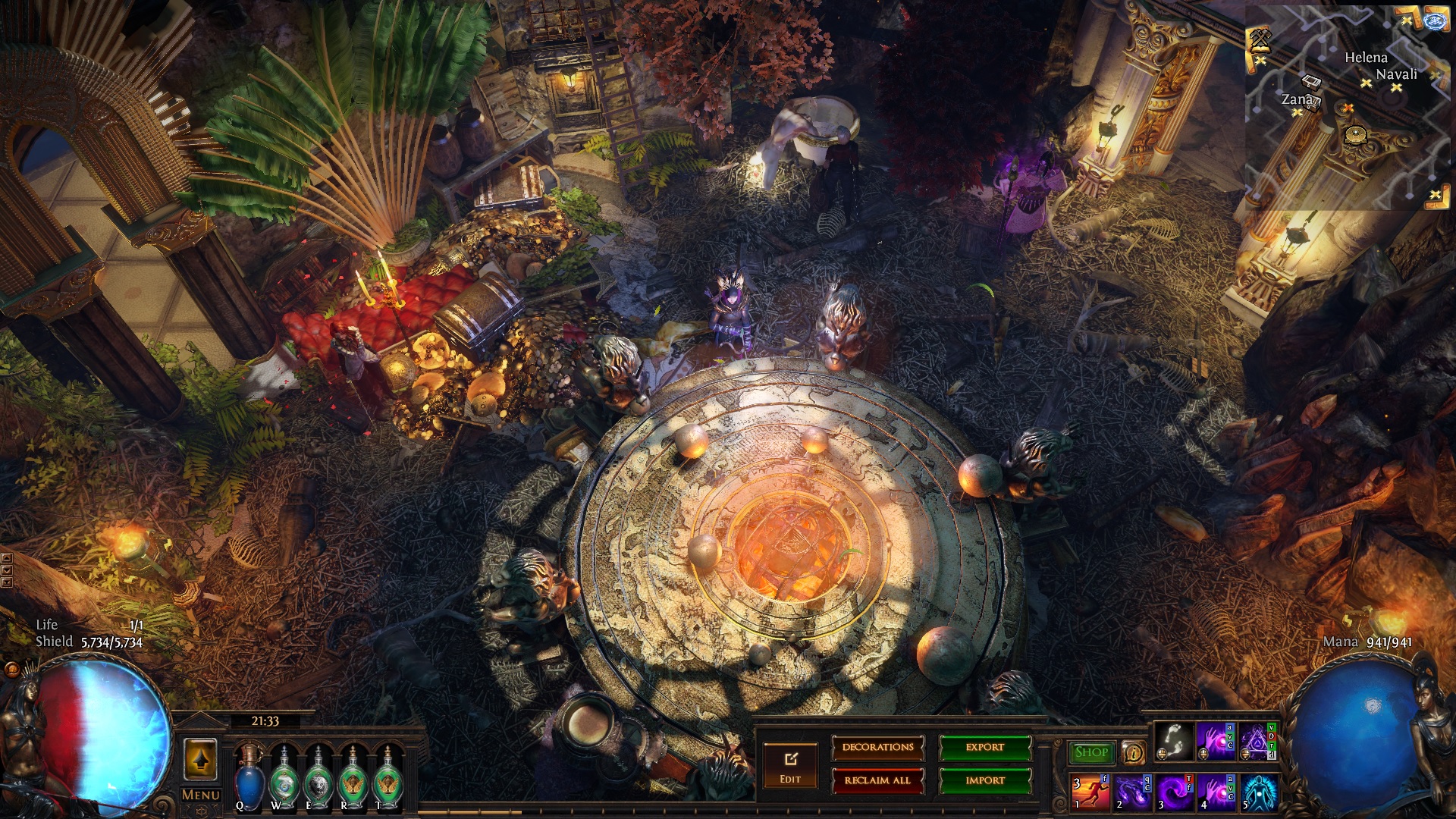Import a hideout layout
Screen dimensions: 1456x819
pos(985,780)
